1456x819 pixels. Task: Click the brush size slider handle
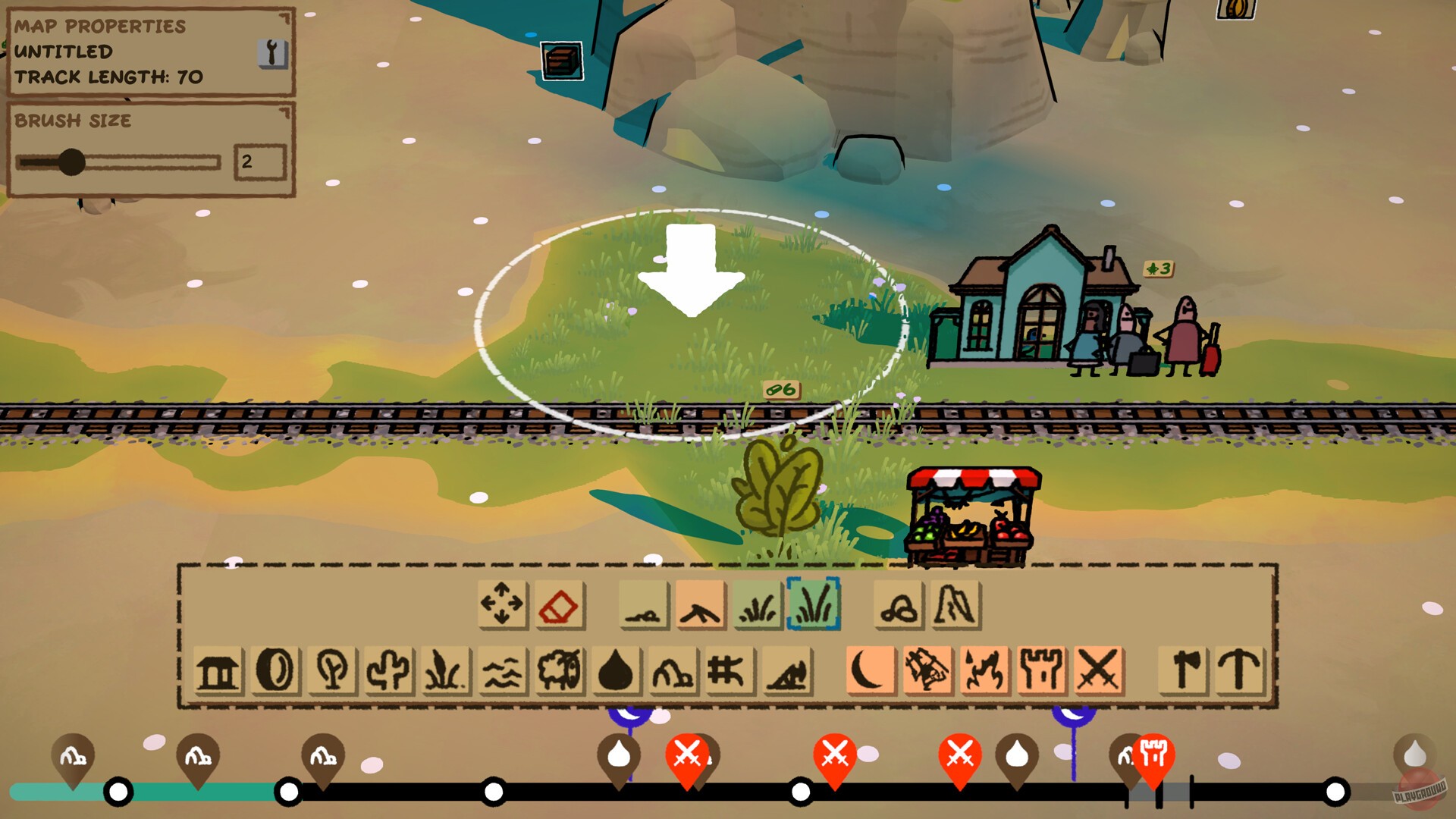point(73,161)
